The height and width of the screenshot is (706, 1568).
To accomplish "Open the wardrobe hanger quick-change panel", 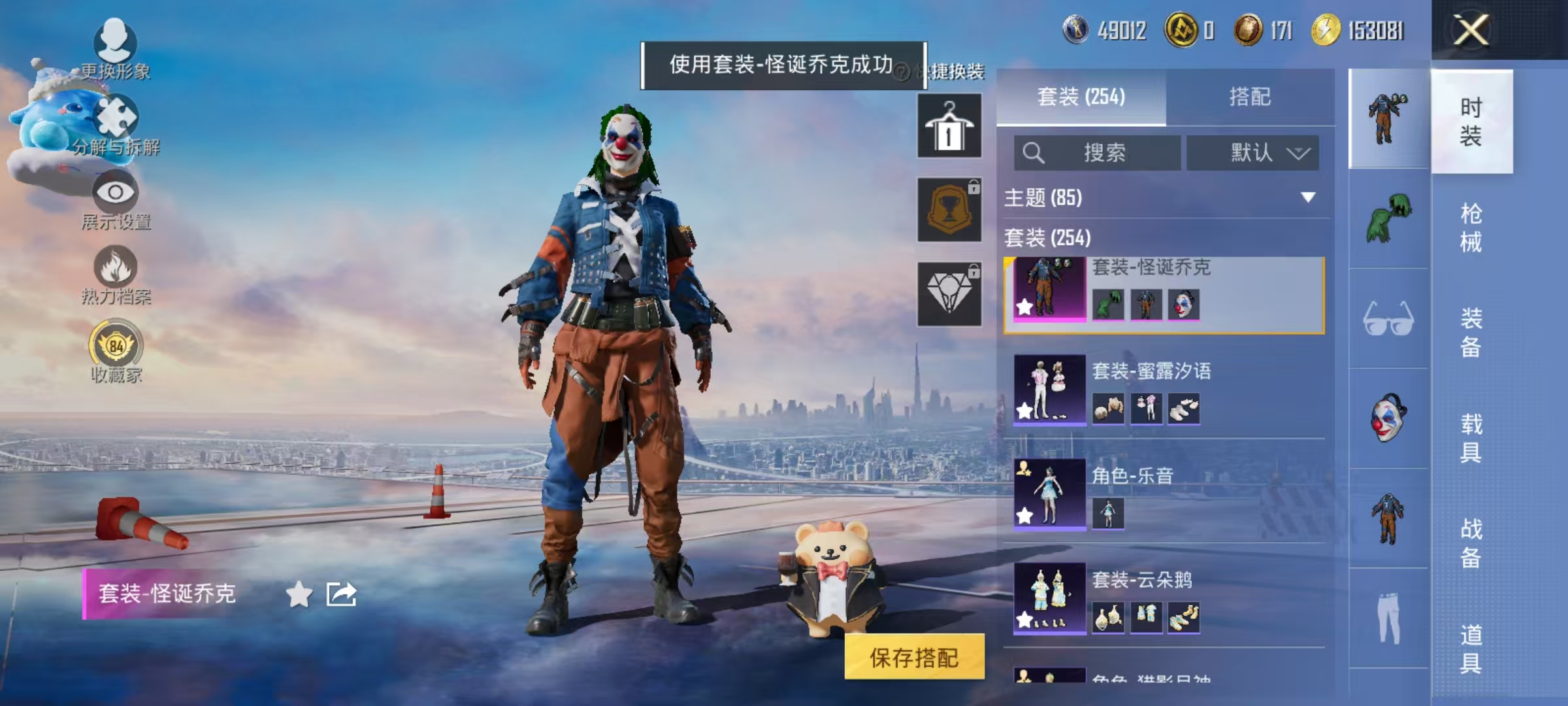I will 949,124.
